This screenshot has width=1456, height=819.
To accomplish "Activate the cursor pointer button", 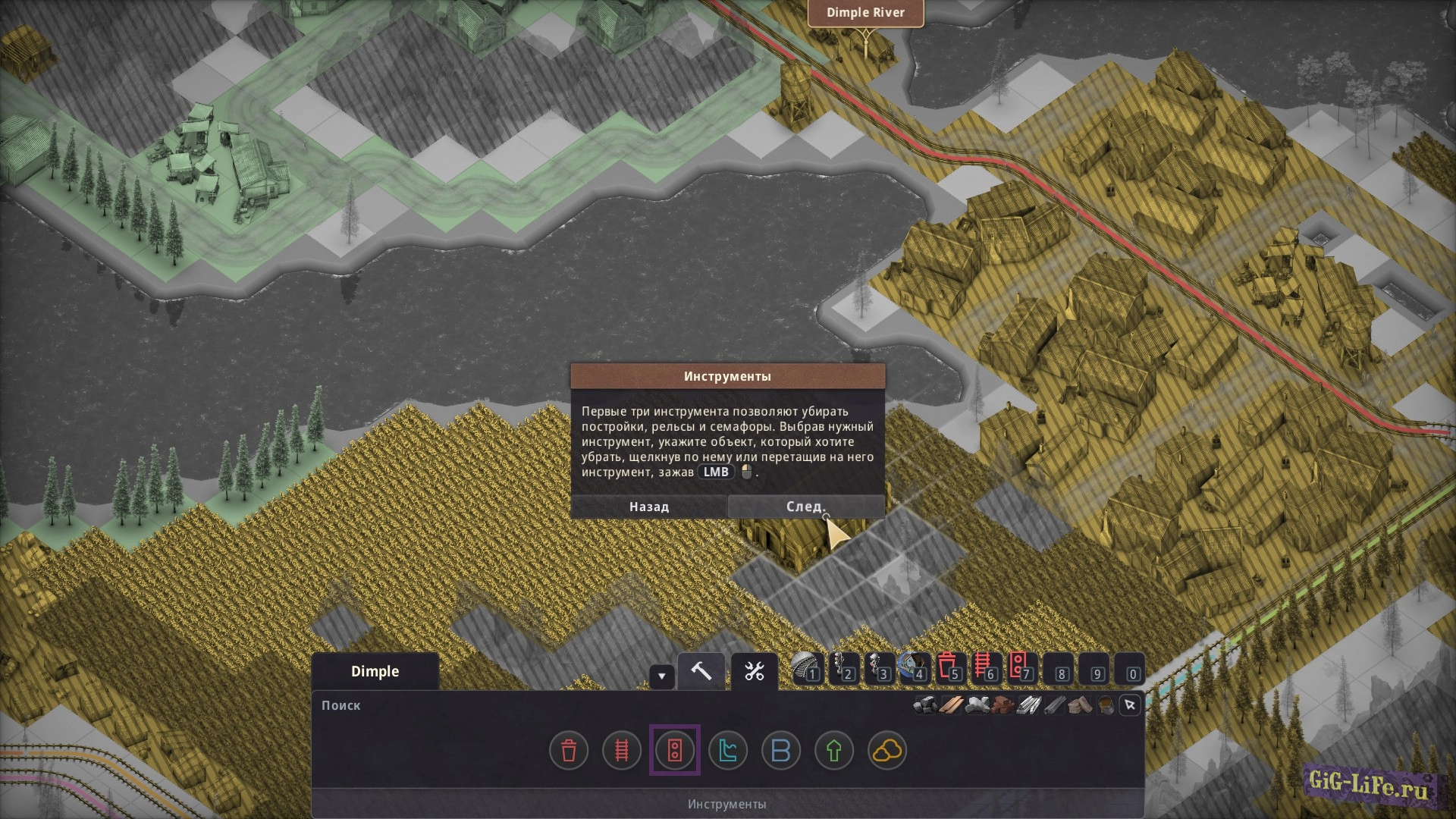I will [1130, 705].
